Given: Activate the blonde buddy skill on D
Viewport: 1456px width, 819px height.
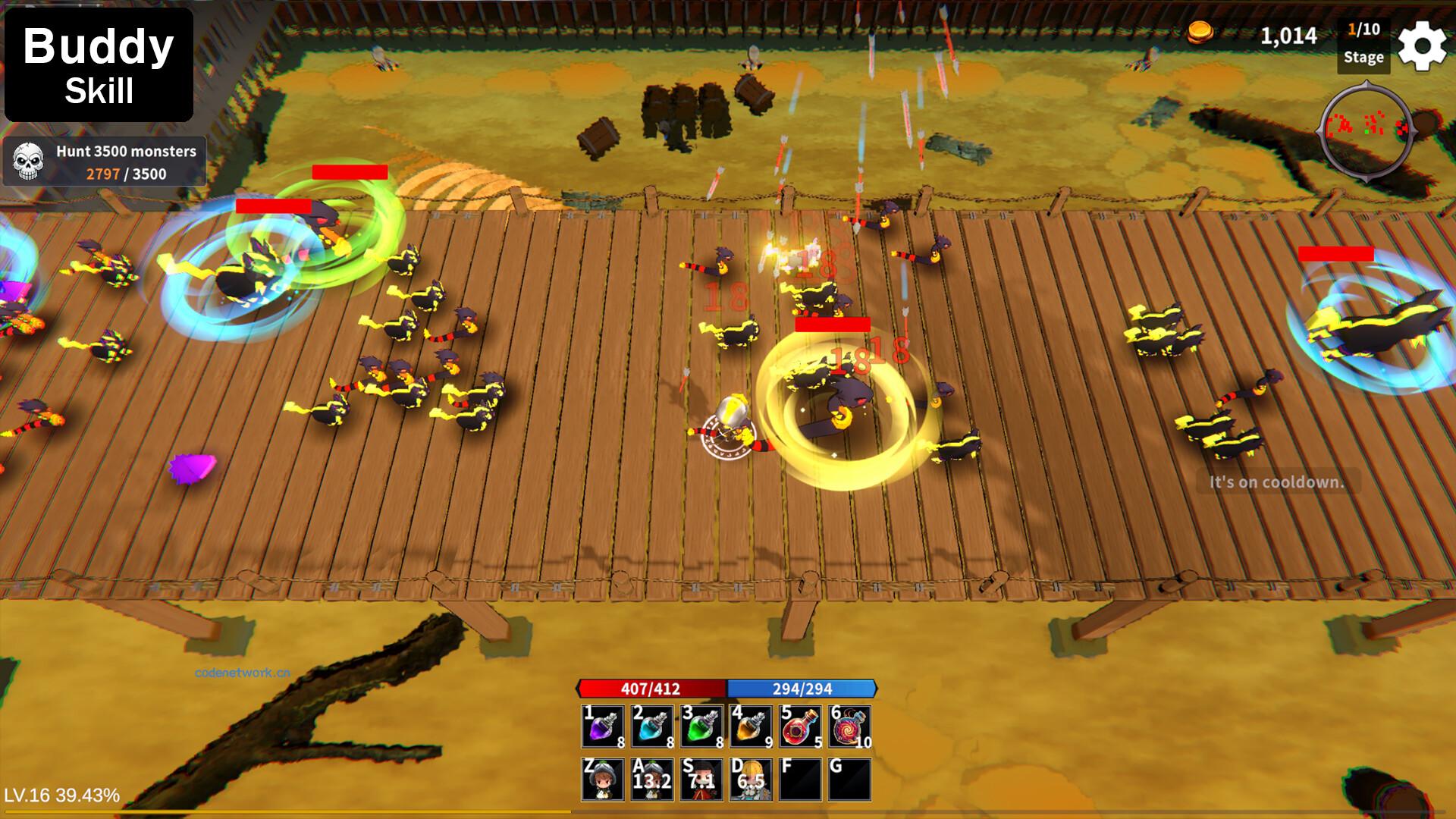Looking at the screenshot, I should (751, 779).
